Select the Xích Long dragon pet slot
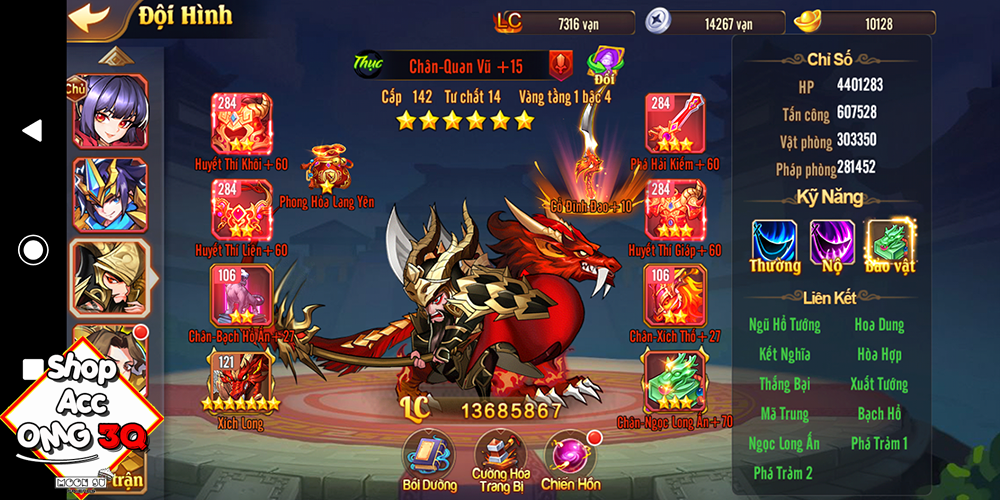This screenshot has width=1000, height=500. coord(241,379)
